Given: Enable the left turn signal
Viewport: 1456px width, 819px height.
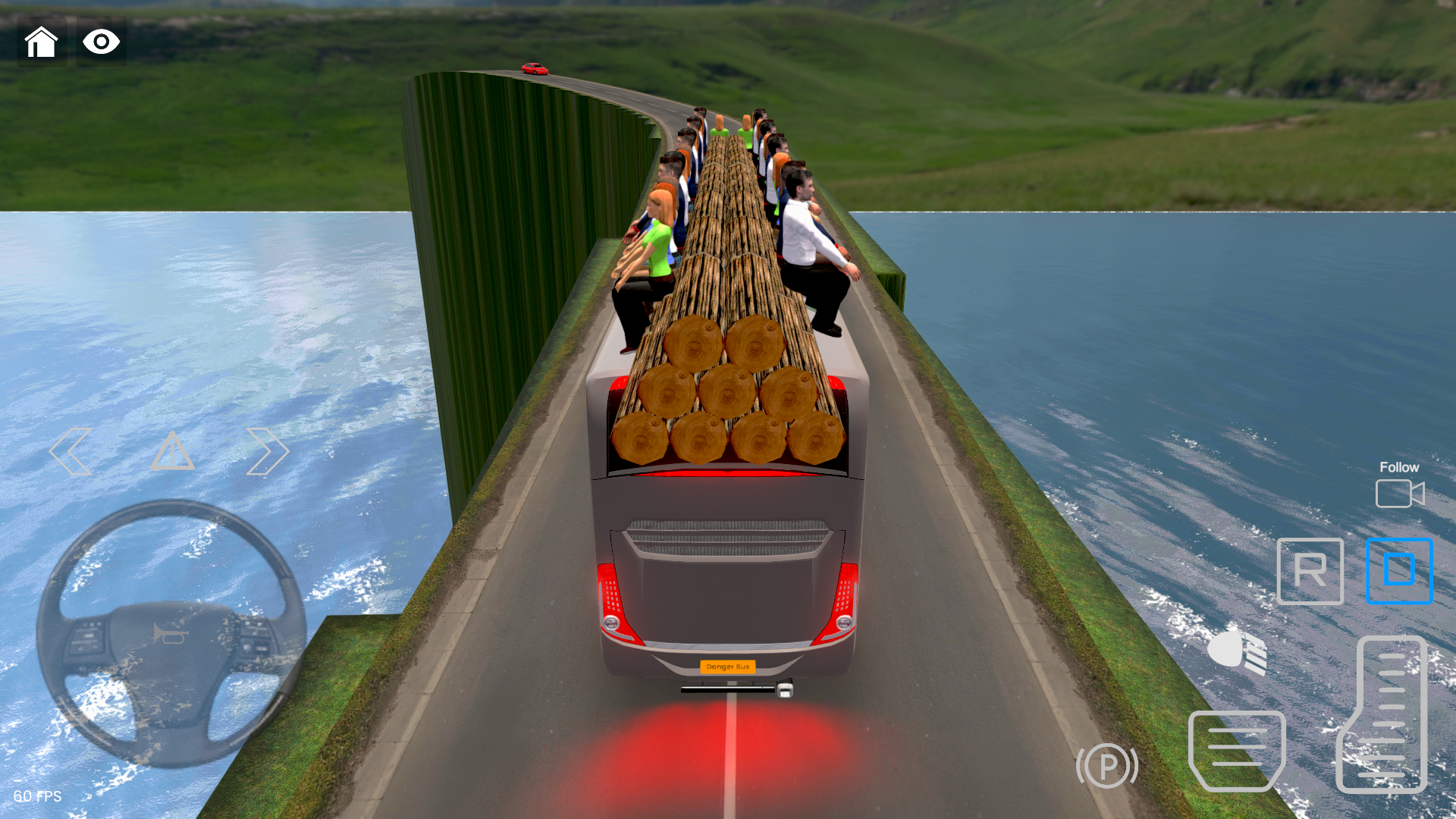Looking at the screenshot, I should point(71,451).
